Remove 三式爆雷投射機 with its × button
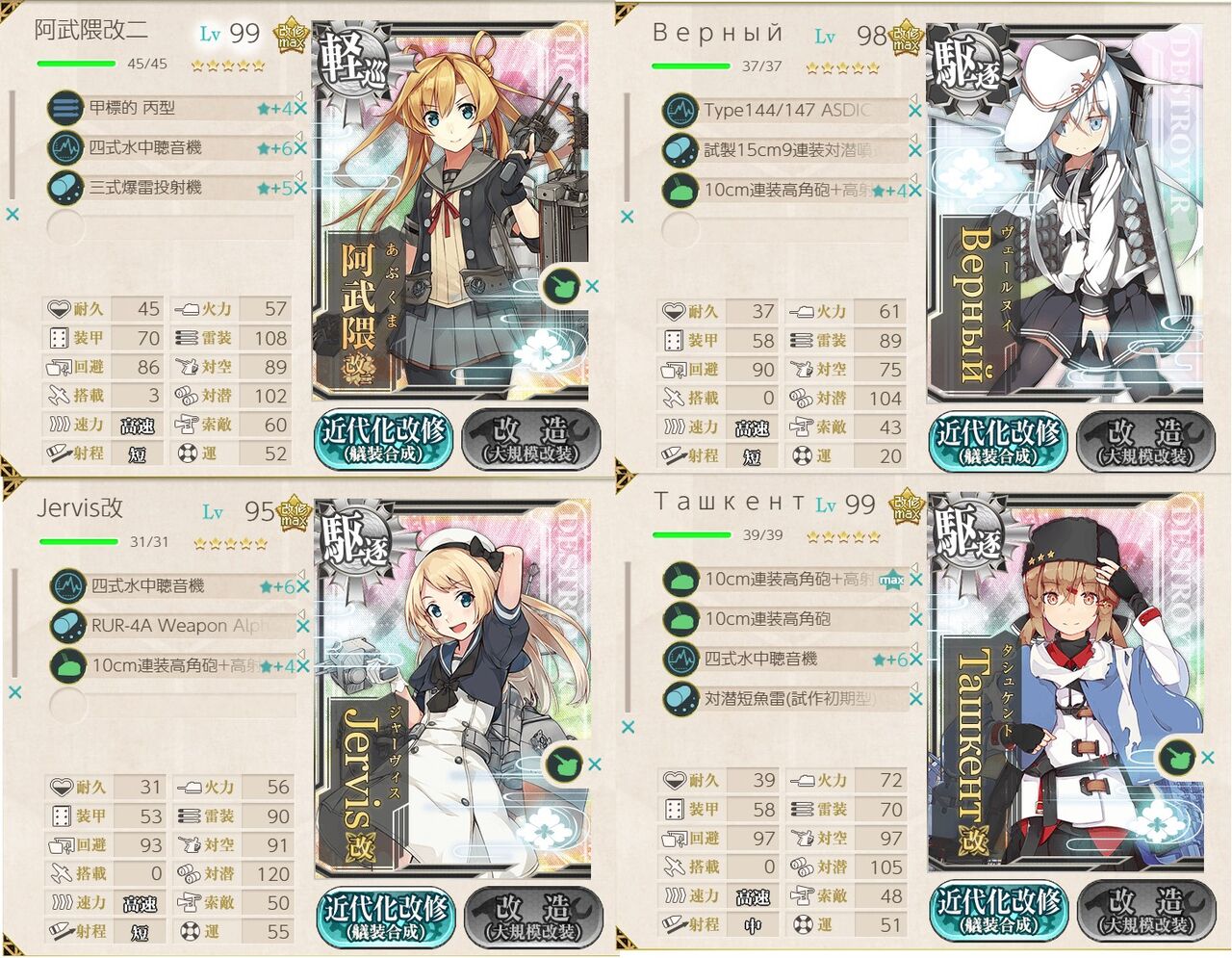Screen dimensions: 1232x958 click(301, 188)
